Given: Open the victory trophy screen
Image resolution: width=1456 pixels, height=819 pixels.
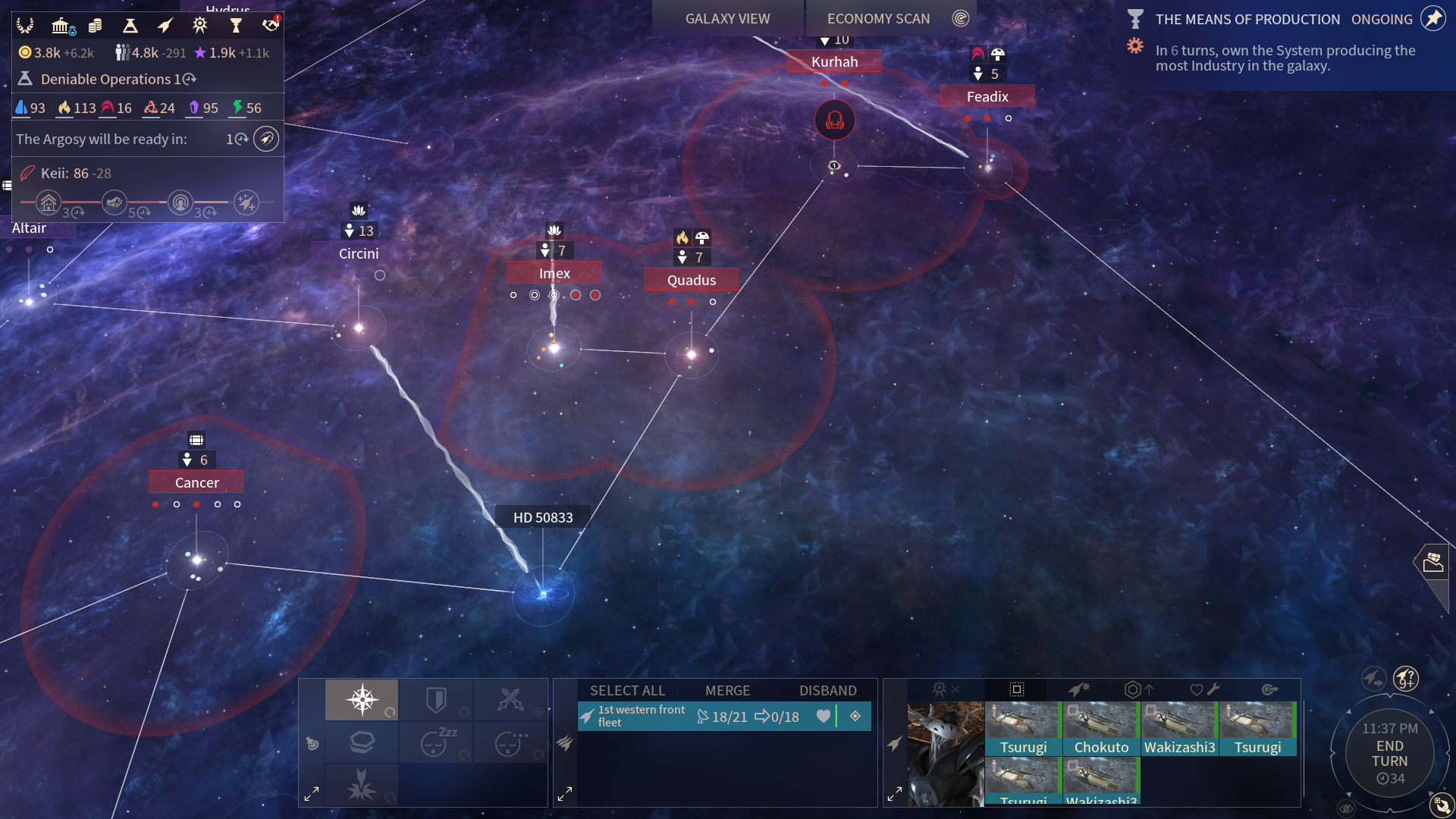Looking at the screenshot, I should 236,26.
